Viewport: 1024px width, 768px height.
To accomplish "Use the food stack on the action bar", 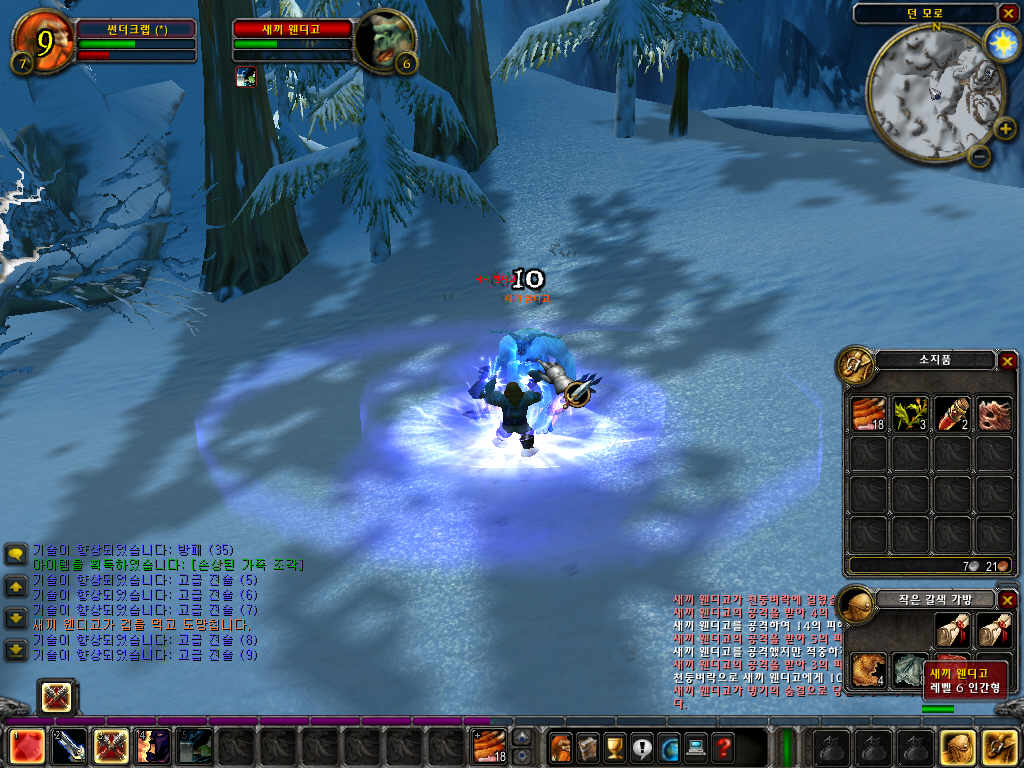I will (489, 747).
